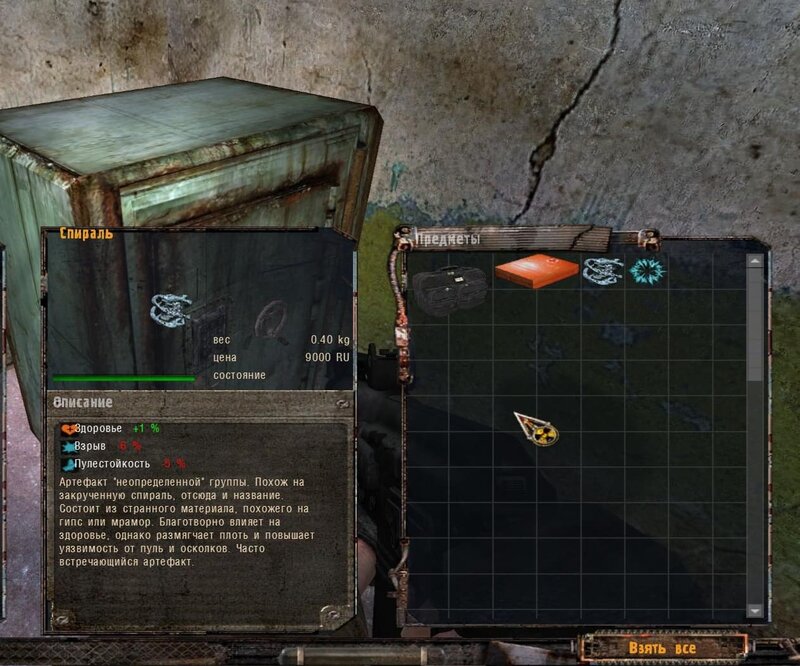Choose the cyan spiky artifact
The height and width of the screenshot is (666, 800).
[x=643, y=271]
